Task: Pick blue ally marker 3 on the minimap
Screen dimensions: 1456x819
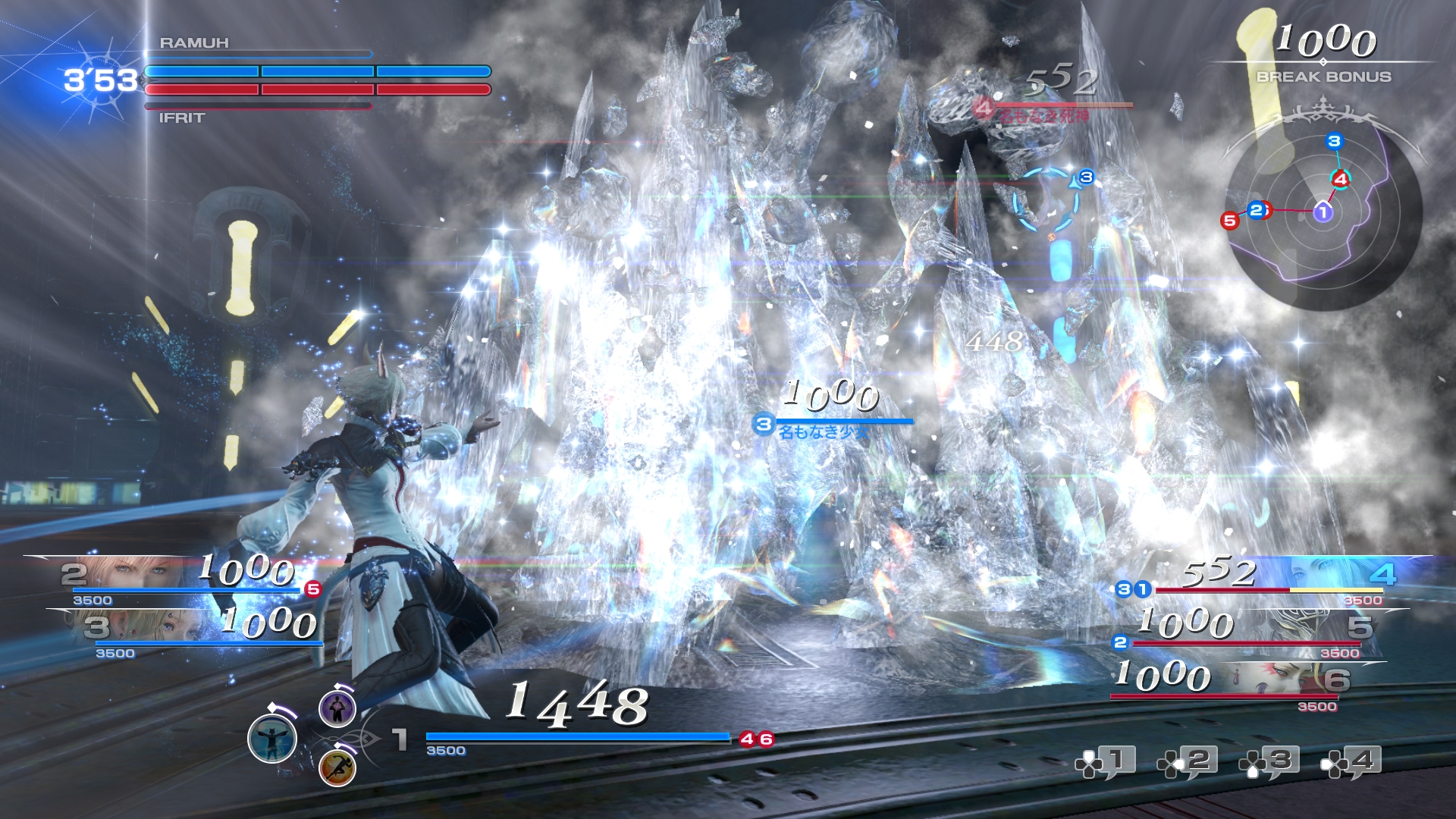Action: coord(1334,141)
